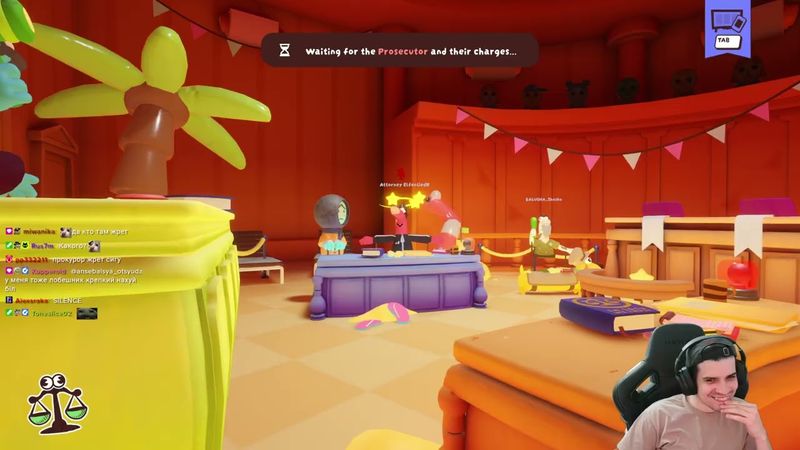Click miwanika's message in stream chat

pyautogui.click(x=90, y=231)
